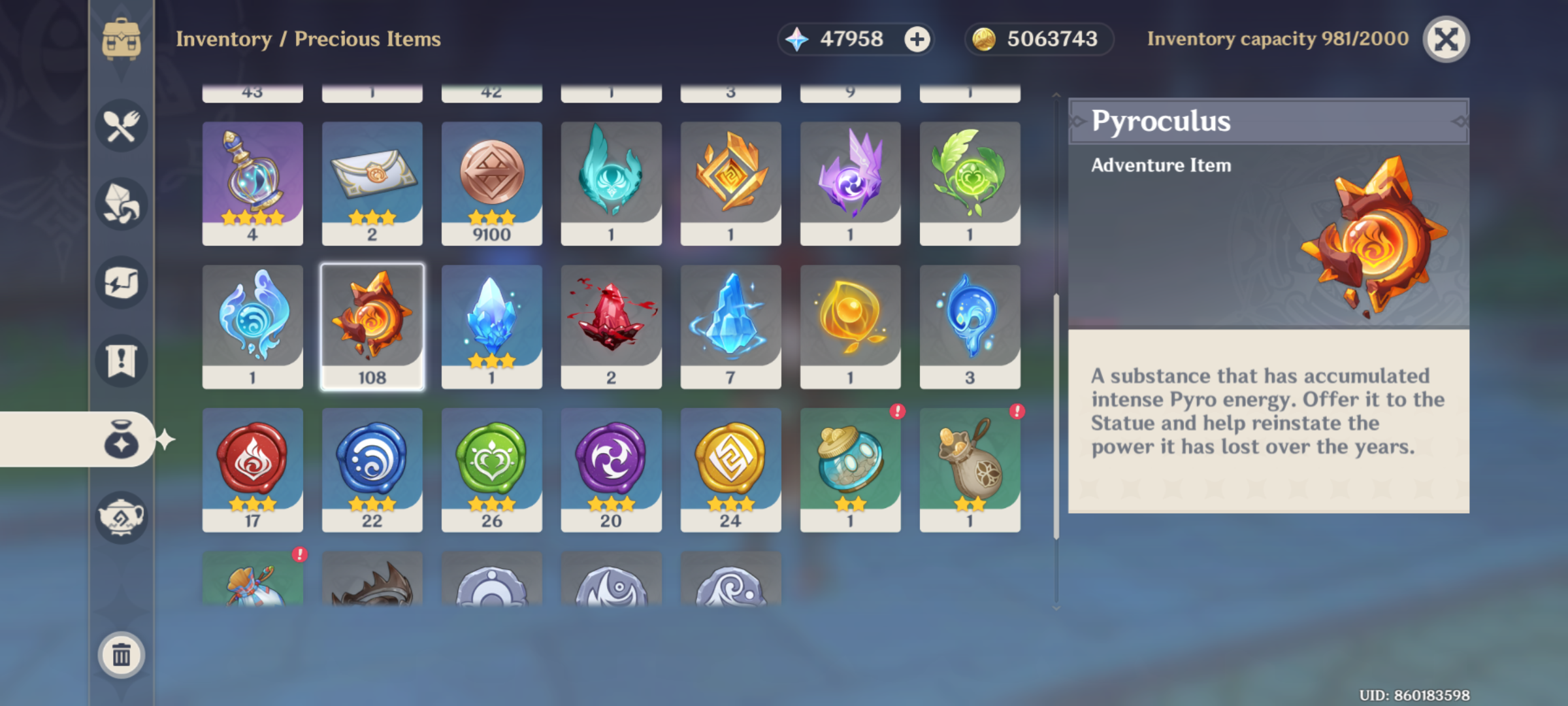Click the Mora coin balance display
This screenshot has width=1568, height=706.
coord(1037,39)
